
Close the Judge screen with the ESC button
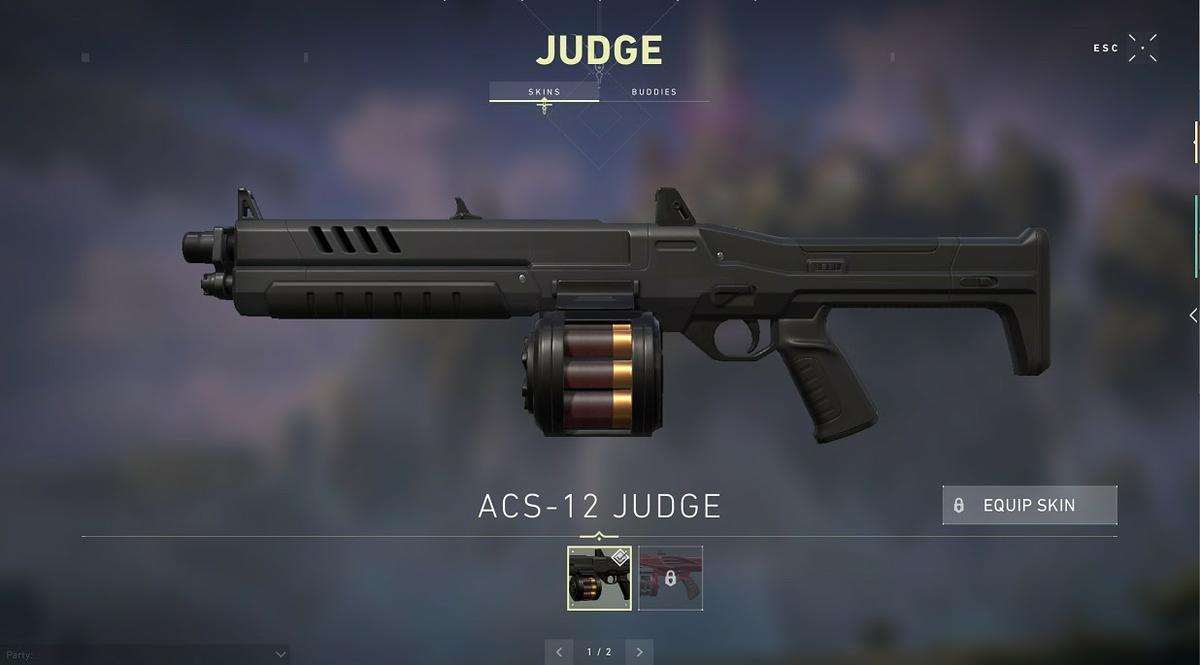[x=1142, y=48]
